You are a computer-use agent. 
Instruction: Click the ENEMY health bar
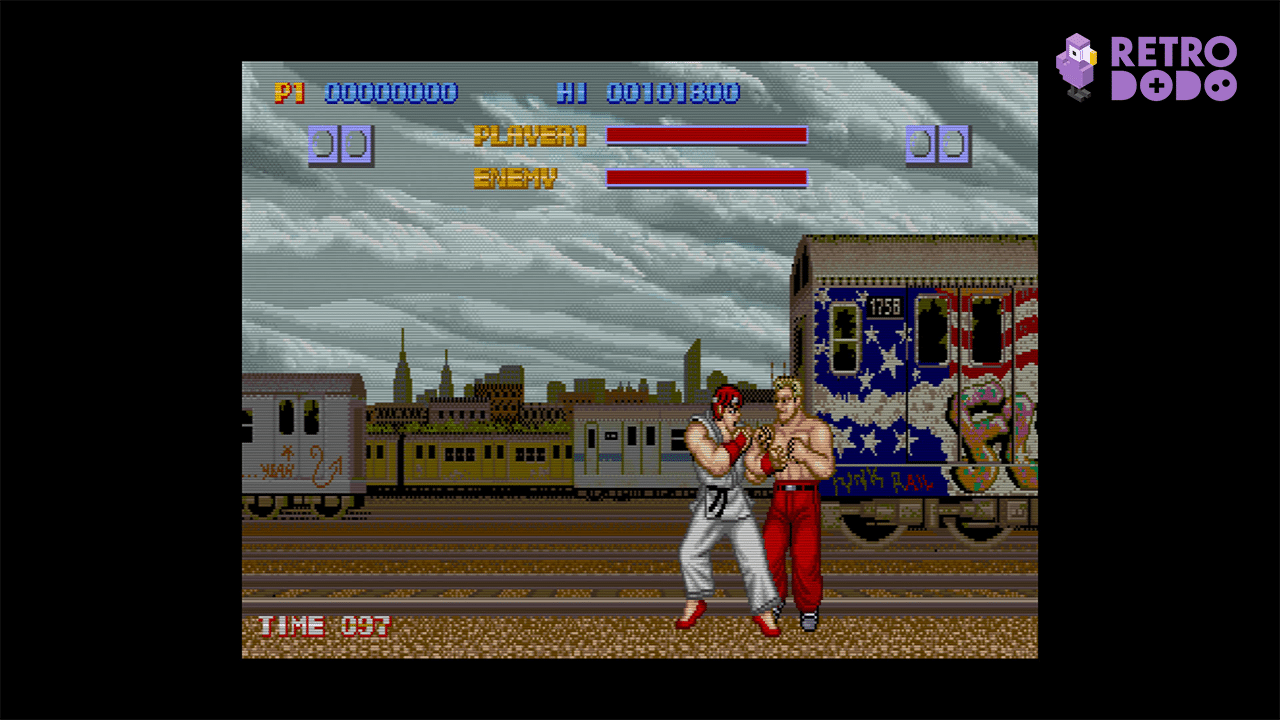[708, 178]
